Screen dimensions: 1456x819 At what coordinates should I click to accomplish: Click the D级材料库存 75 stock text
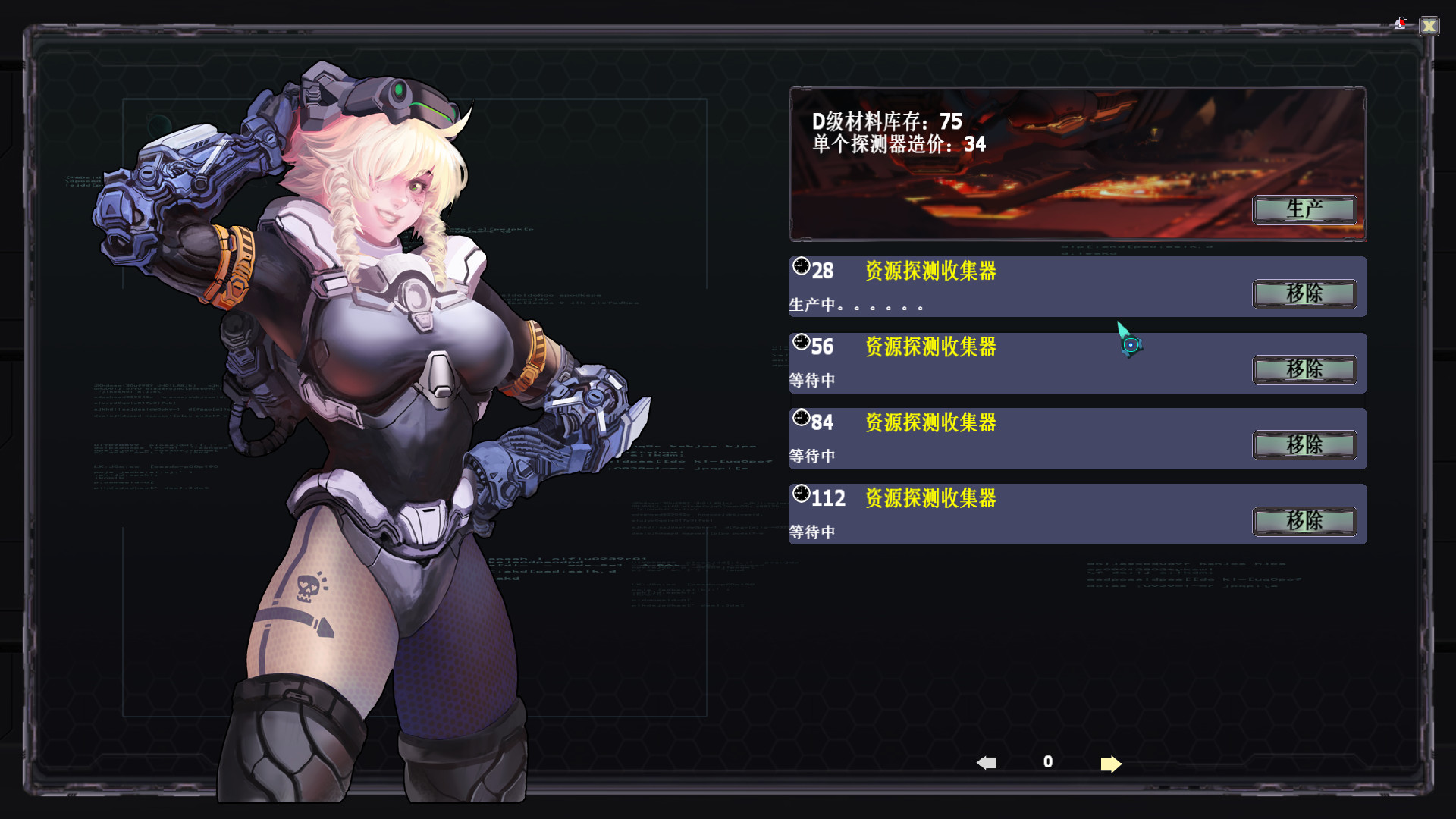coord(886,121)
